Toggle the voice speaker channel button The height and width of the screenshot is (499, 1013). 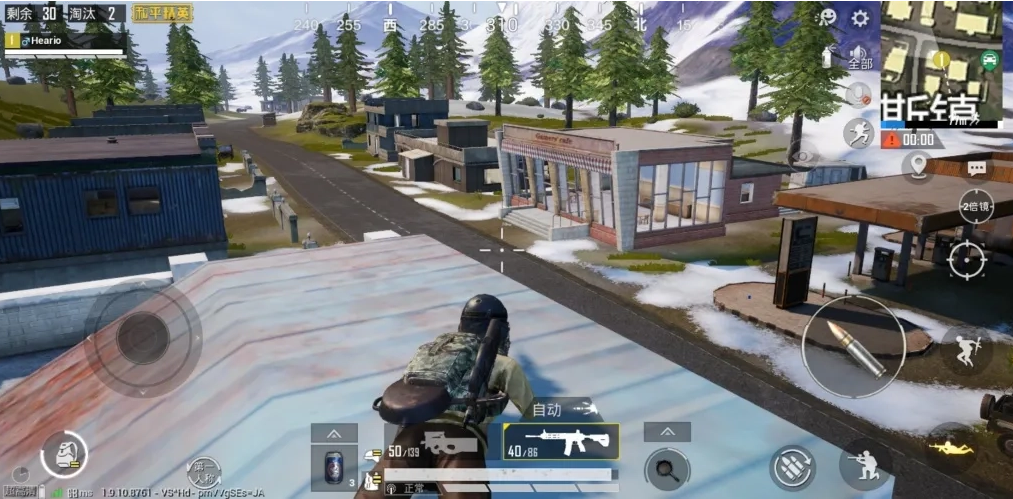pos(858,57)
